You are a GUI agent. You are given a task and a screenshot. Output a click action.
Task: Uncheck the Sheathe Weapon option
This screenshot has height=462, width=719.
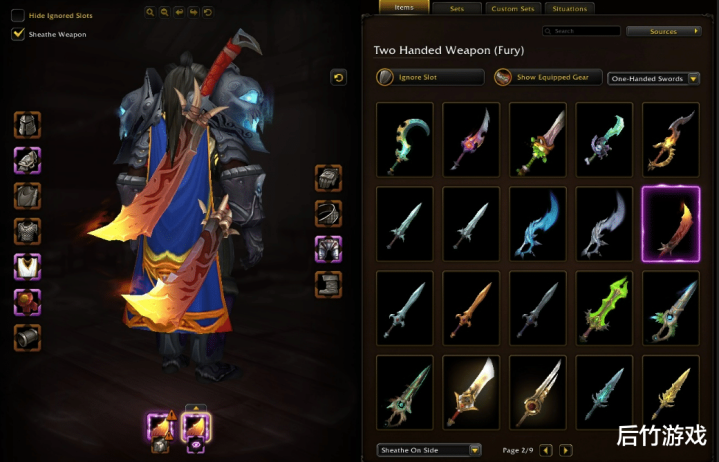tap(18, 34)
